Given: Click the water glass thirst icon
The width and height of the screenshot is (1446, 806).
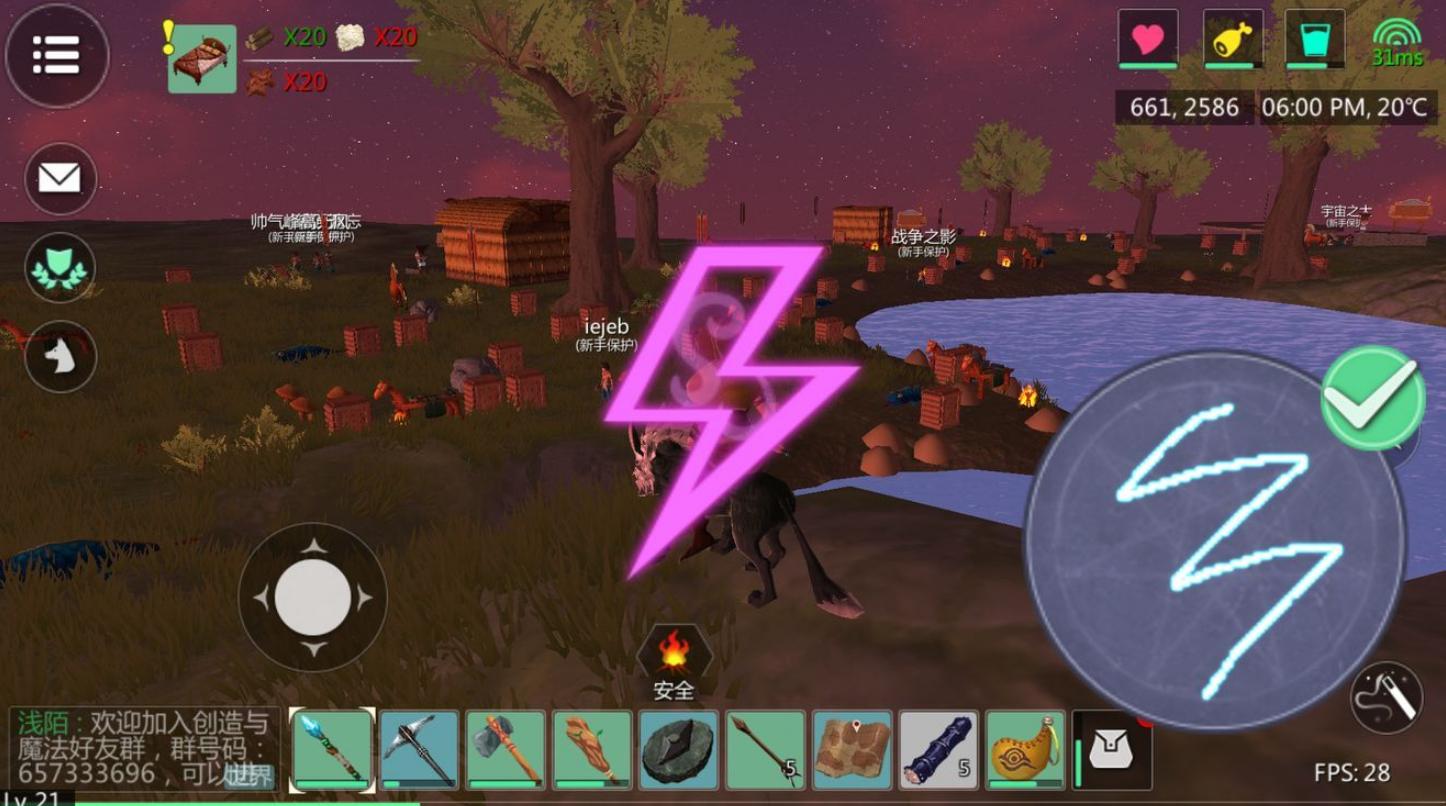Looking at the screenshot, I should click(1314, 40).
